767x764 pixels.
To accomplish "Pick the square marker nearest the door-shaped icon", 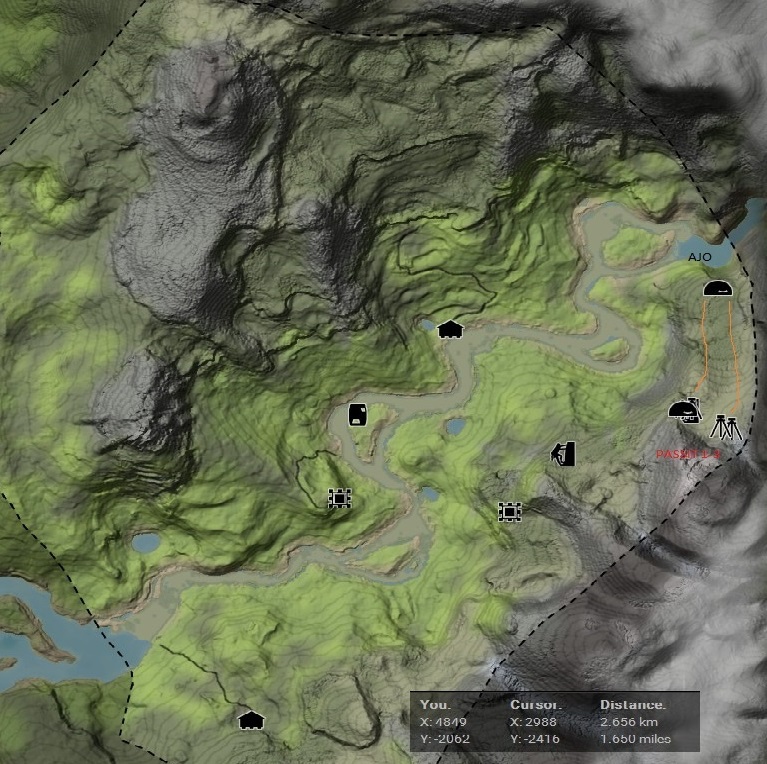I will pos(340,497).
